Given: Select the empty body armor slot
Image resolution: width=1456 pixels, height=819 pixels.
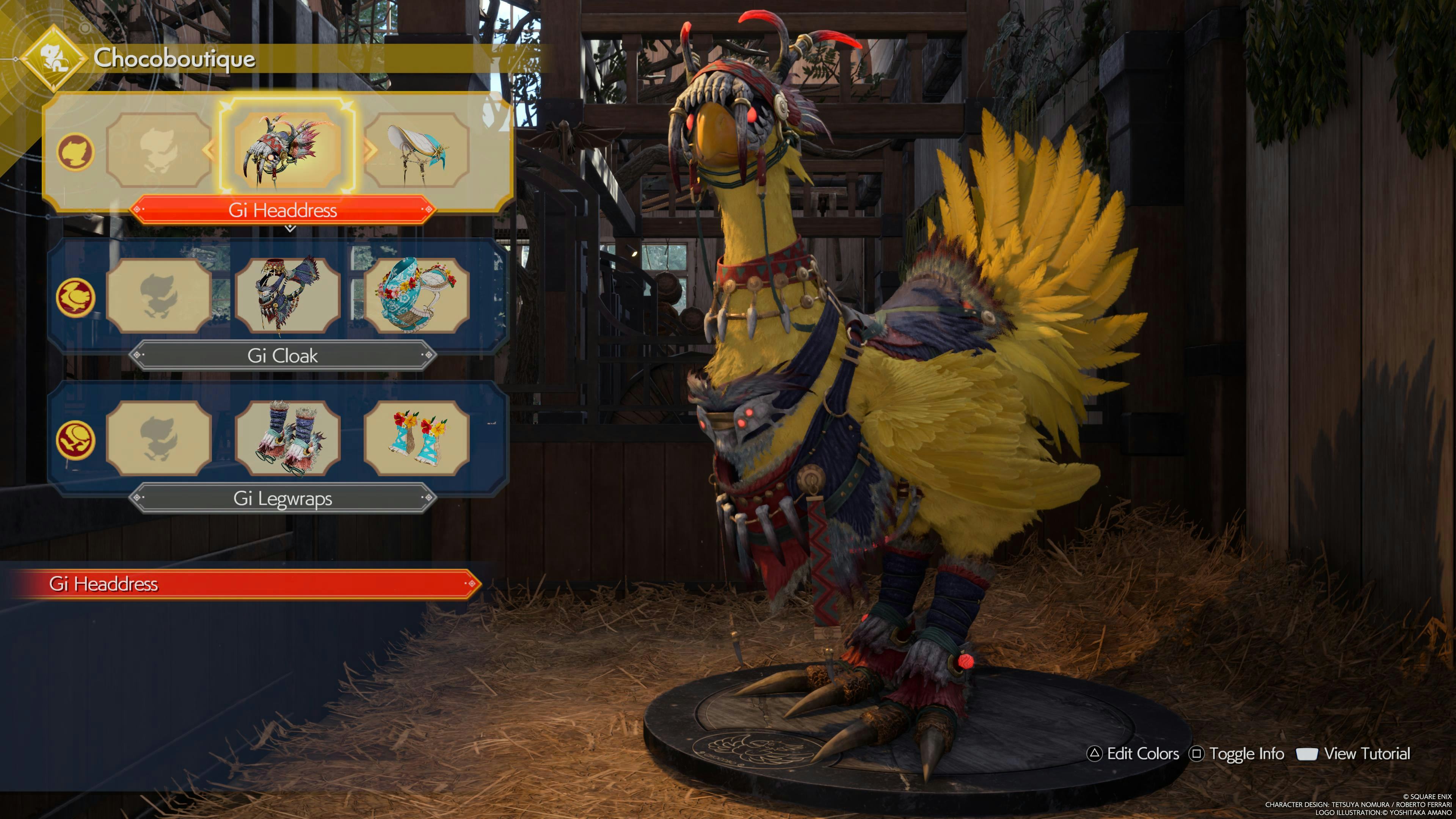Looking at the screenshot, I should (158, 295).
